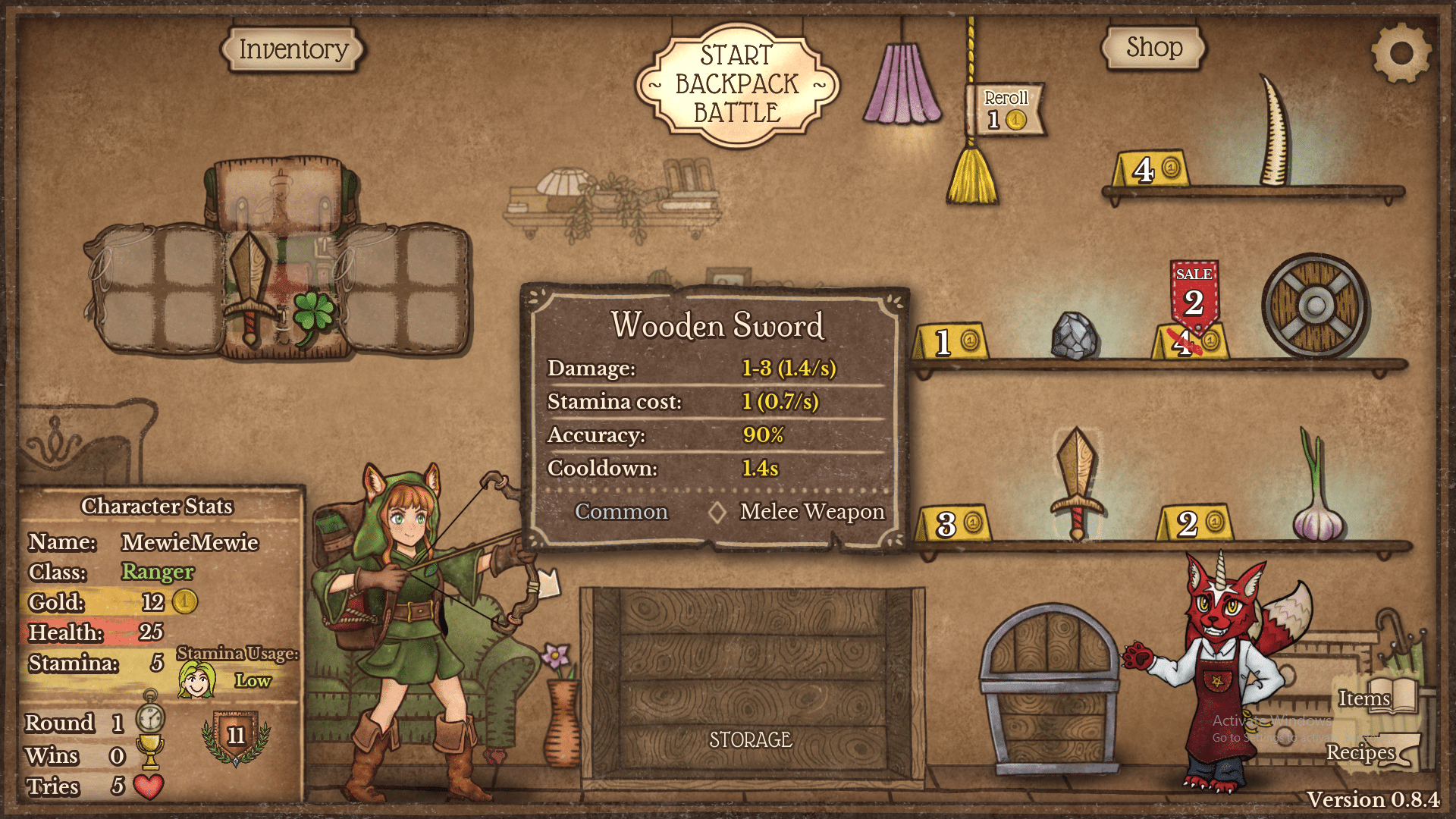
Task: Reroll the shop for 1 gold
Action: tap(1006, 110)
